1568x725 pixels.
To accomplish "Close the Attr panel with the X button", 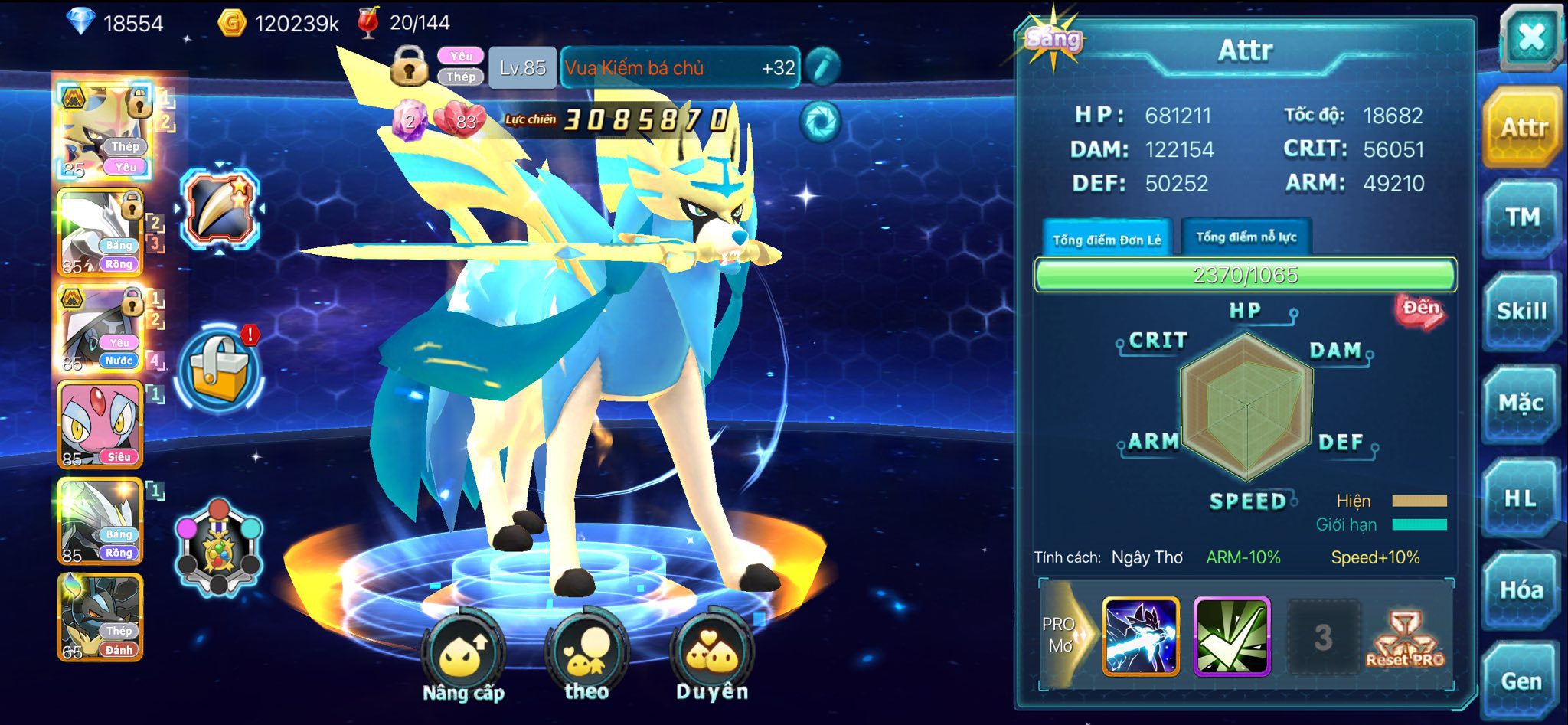I will [1530, 37].
